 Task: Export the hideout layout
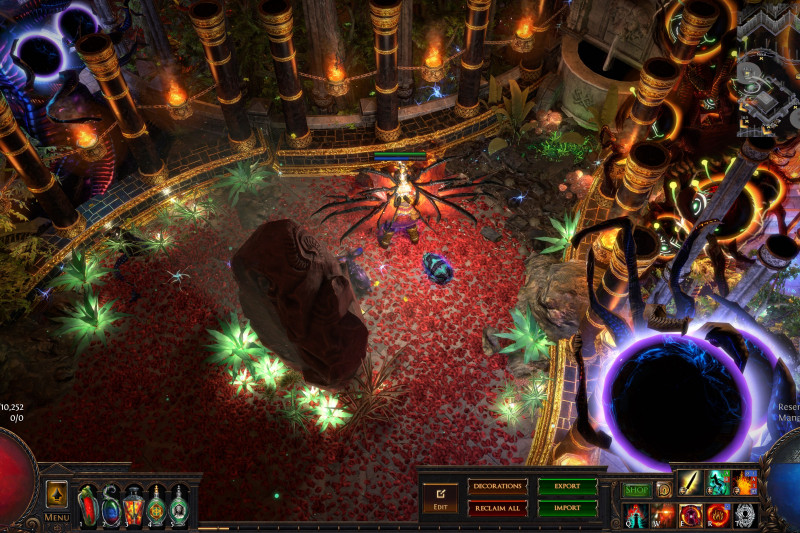tap(567, 487)
